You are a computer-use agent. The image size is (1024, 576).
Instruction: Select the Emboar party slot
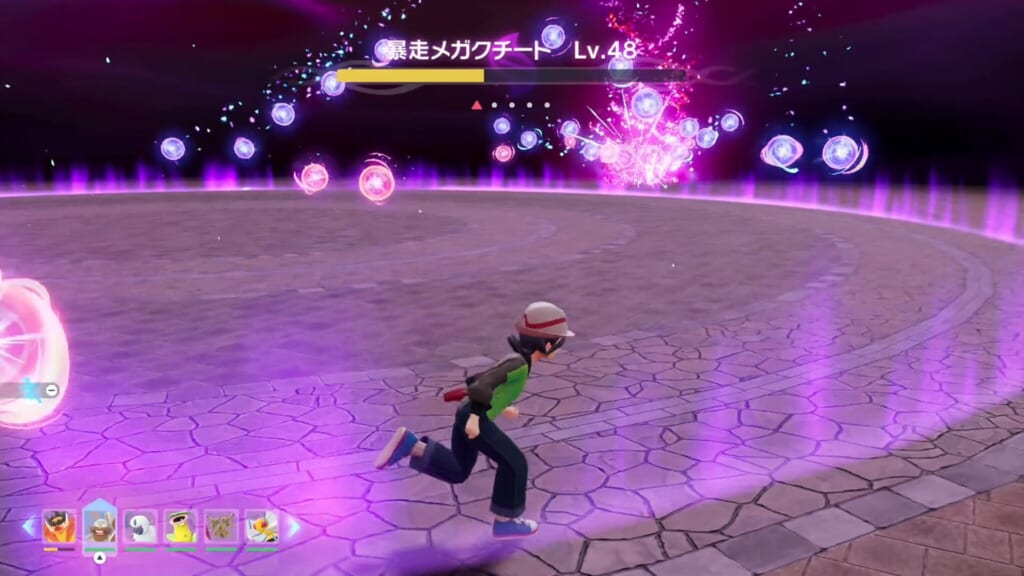tap(59, 526)
